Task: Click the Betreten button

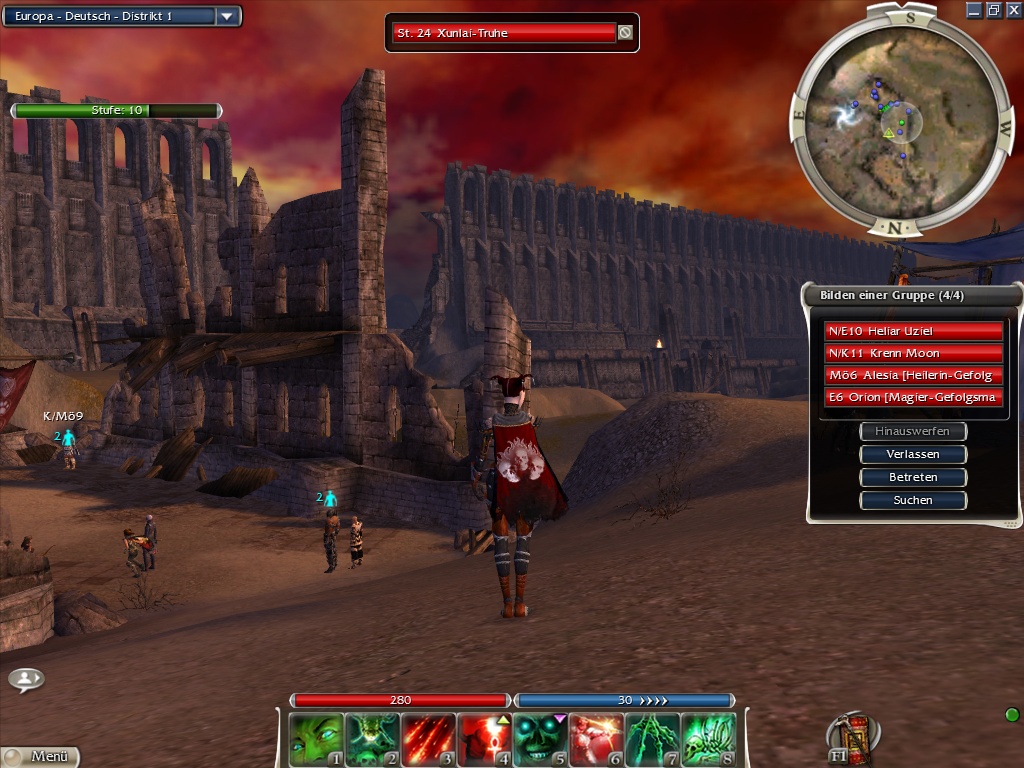Action: 913,477
